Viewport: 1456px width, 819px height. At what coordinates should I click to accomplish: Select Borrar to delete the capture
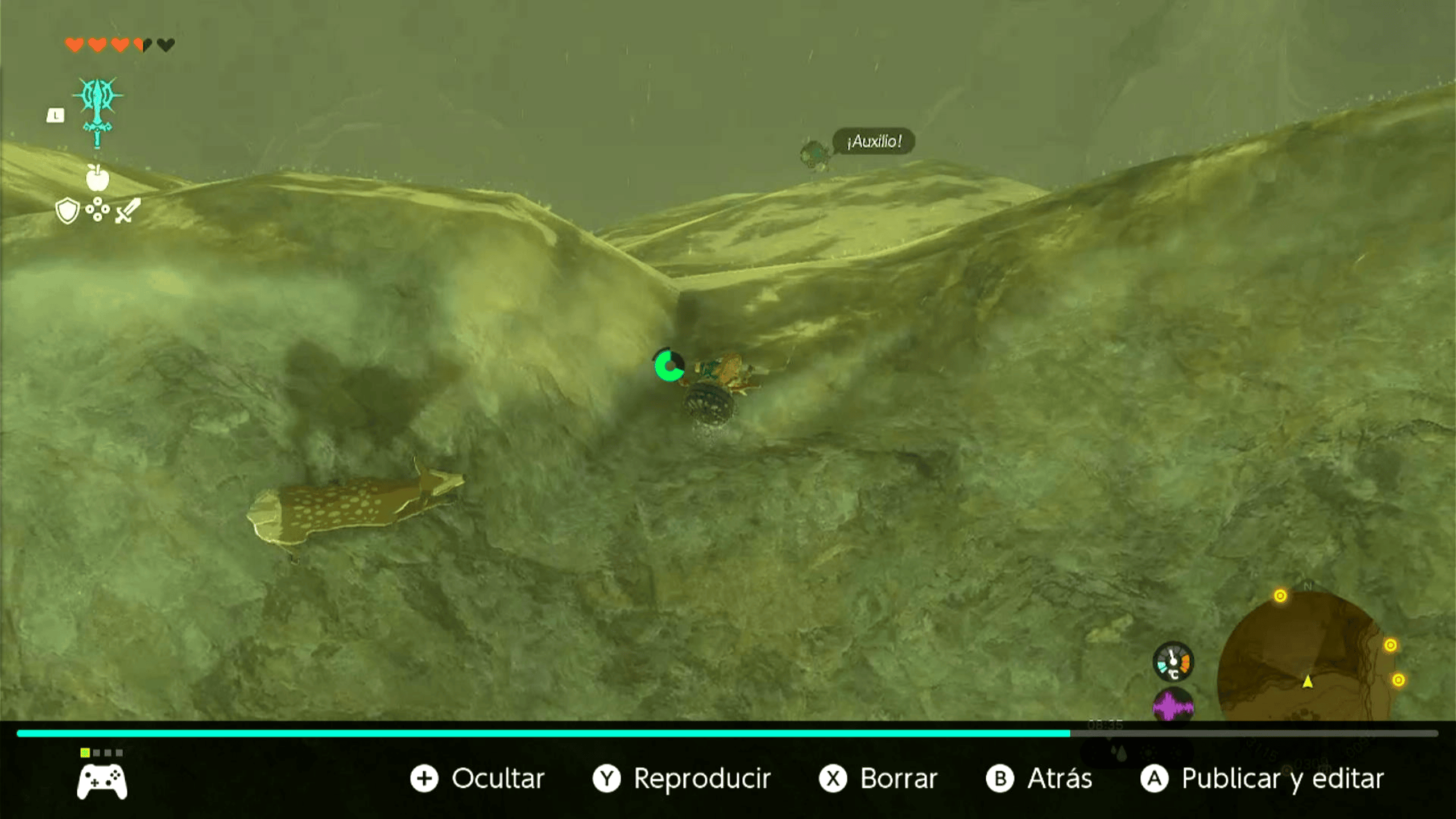(x=878, y=779)
